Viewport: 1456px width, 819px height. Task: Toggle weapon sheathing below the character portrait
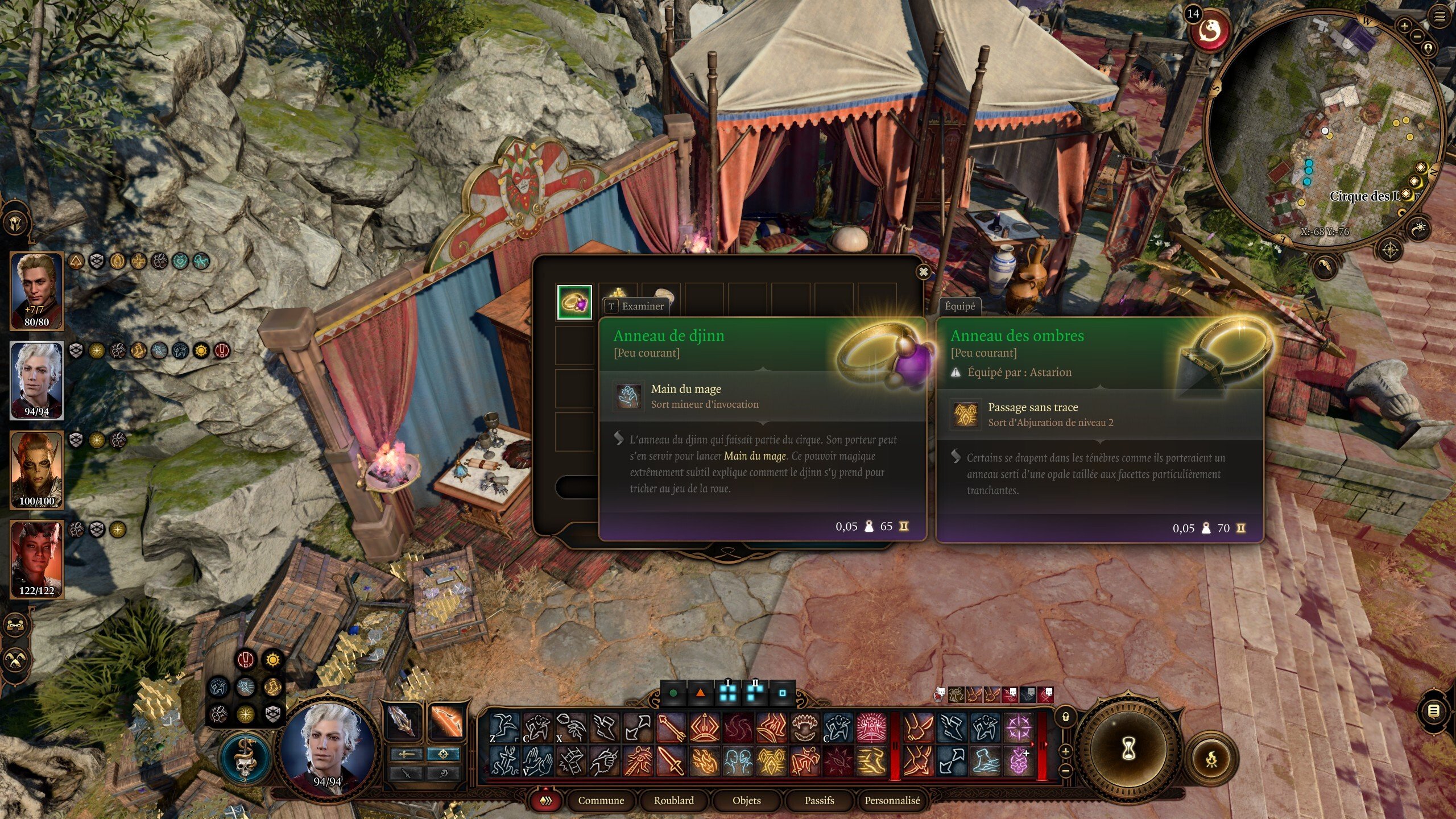click(x=406, y=775)
